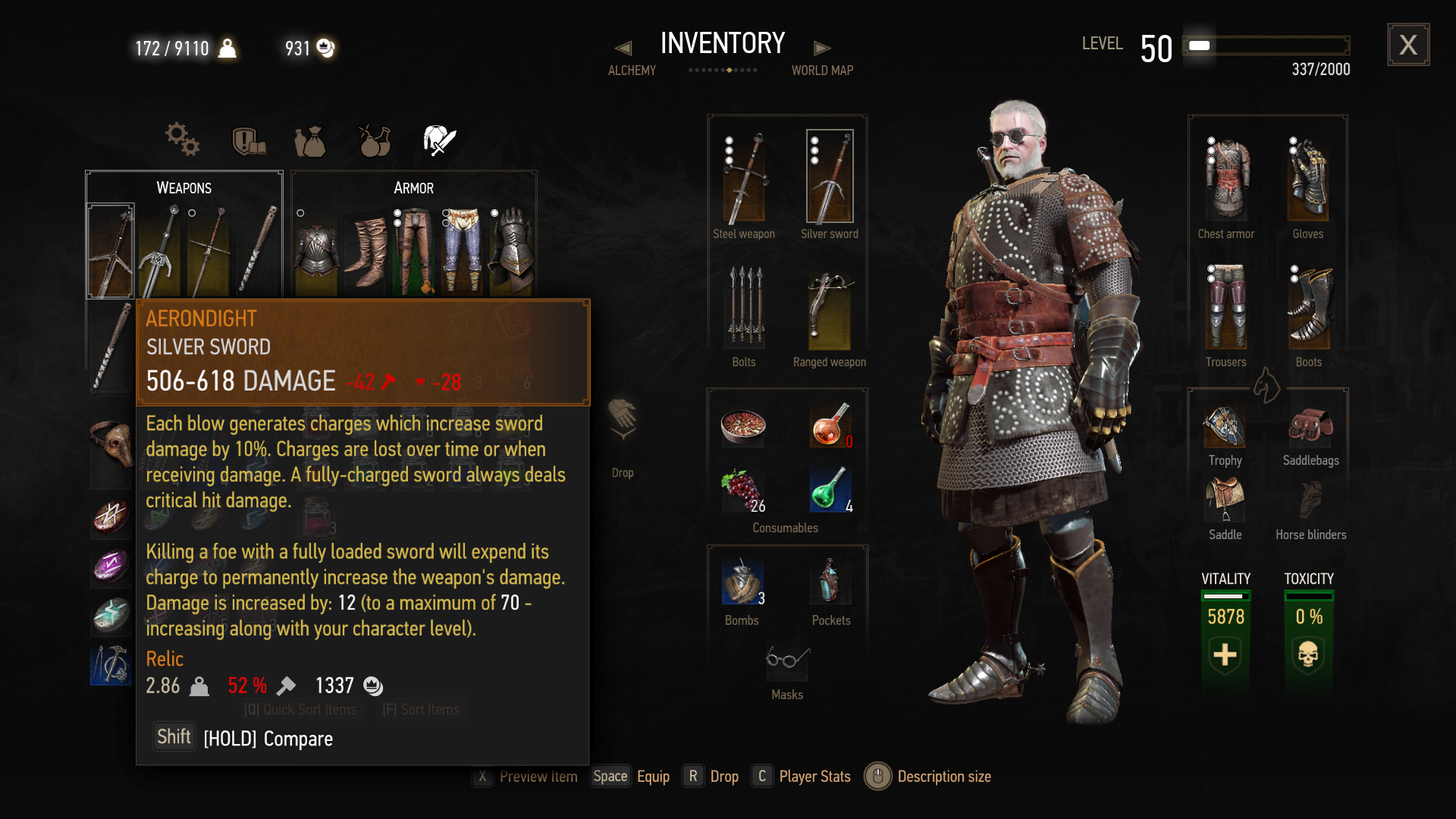The image size is (1456, 819).
Task: Switch to the Alchemy panel
Action: [631, 60]
